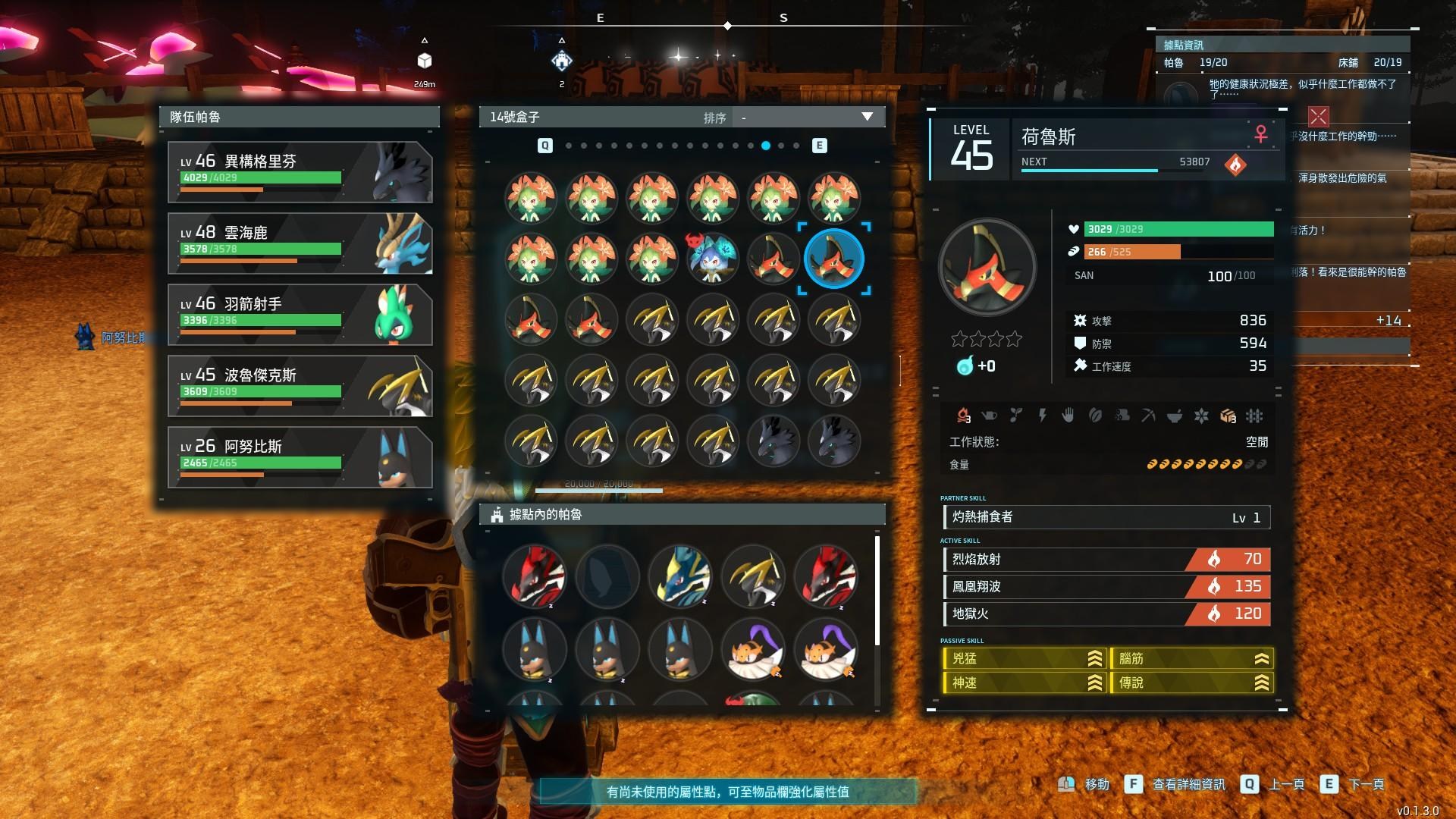Select the level 26 阿努比斯 party slot
This screenshot has height=819, width=1456.
point(300,457)
